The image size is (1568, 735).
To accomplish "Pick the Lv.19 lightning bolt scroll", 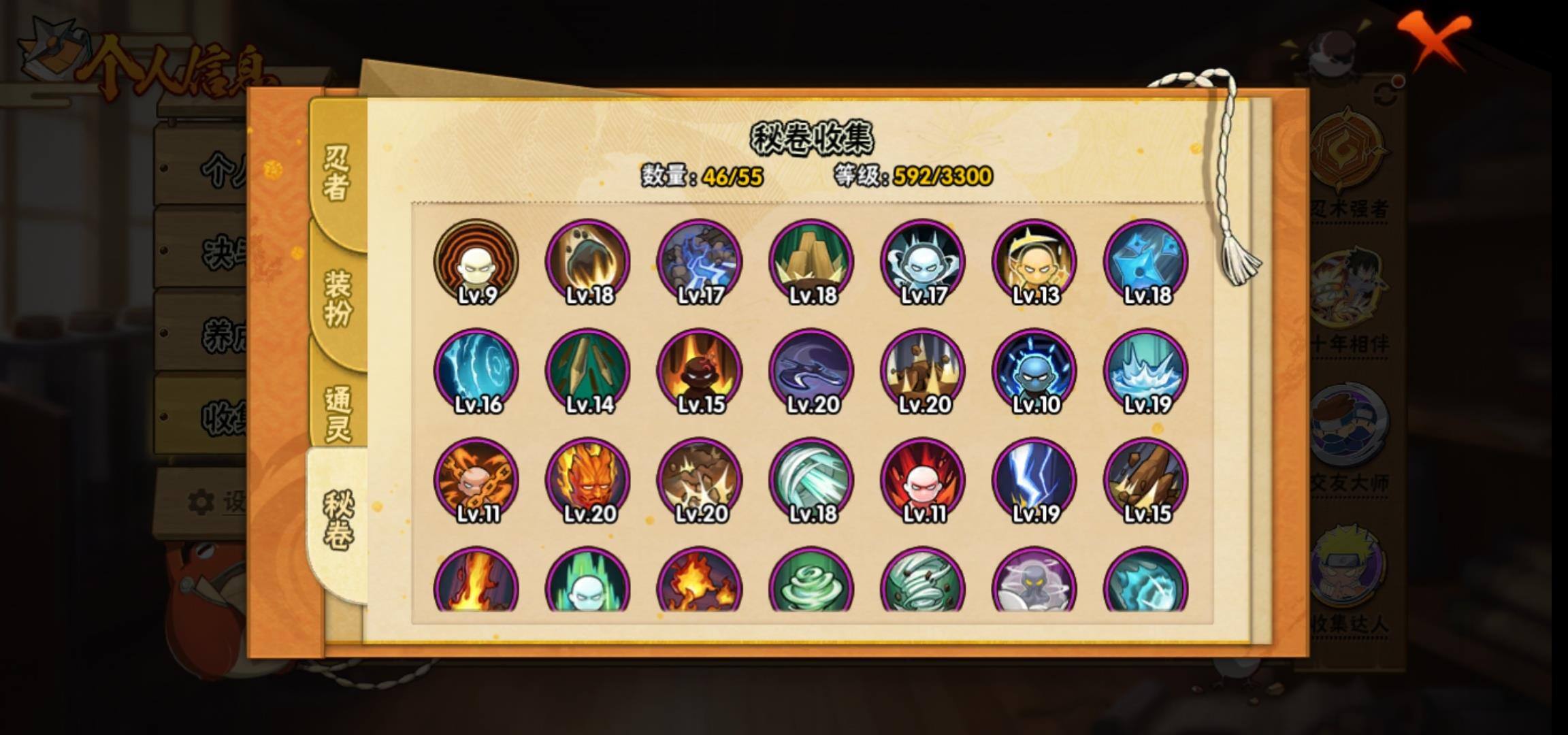I will click(1034, 480).
